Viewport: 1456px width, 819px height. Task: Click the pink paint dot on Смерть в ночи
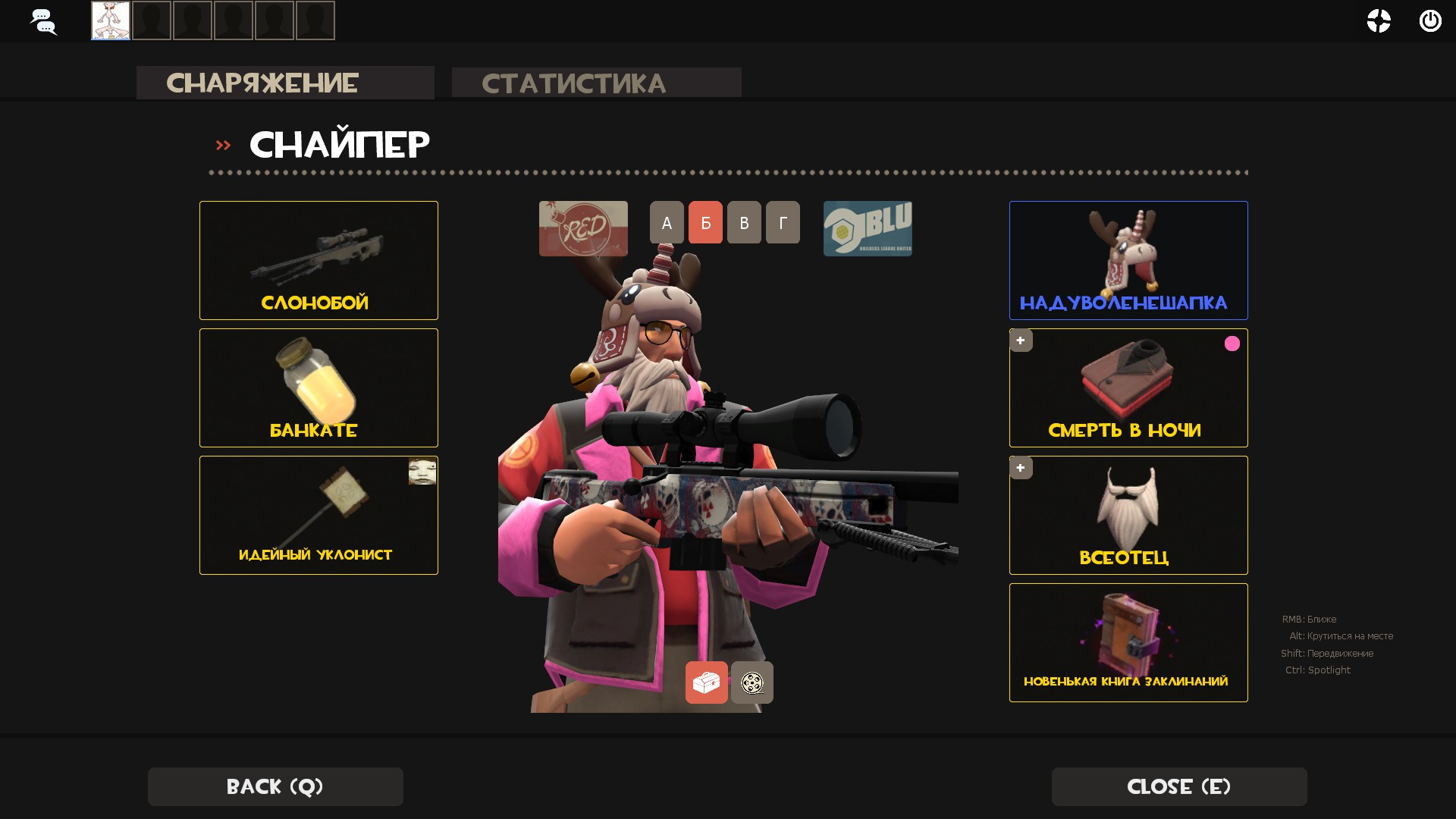point(1232,344)
